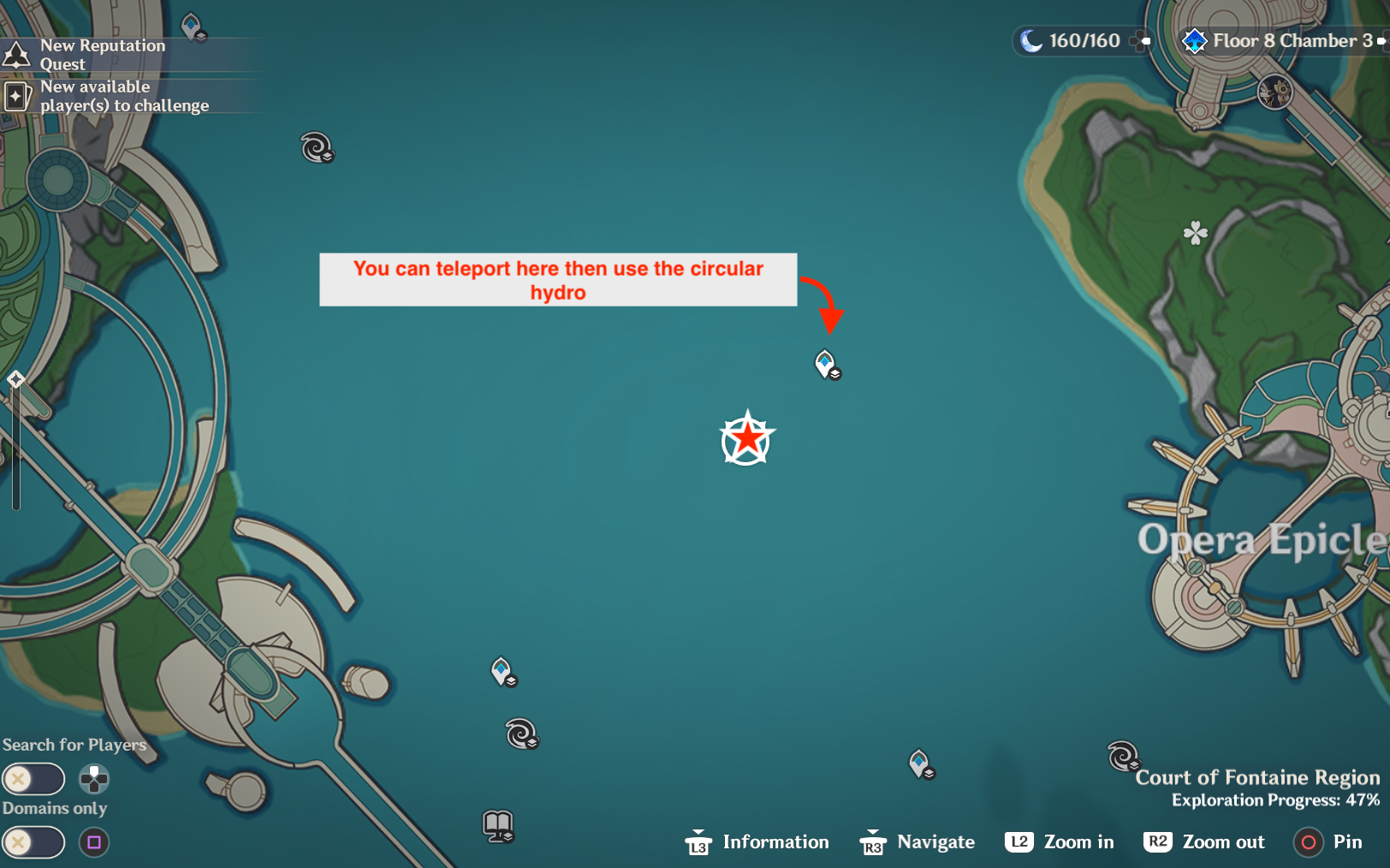Screen dimensions: 1390x868
Task: Select the teleport waypoint above the notification banners
Action: [x=190, y=26]
